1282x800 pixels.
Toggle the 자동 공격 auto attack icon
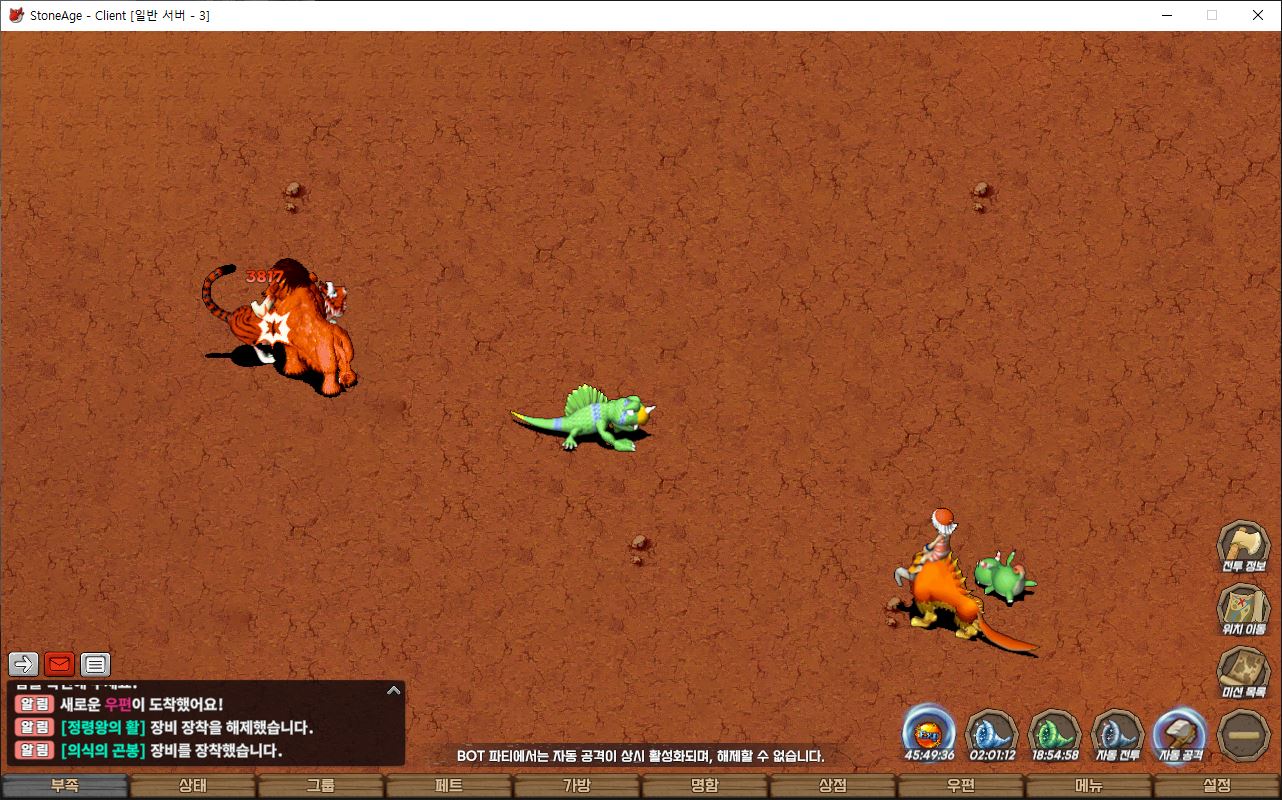pos(1181,734)
